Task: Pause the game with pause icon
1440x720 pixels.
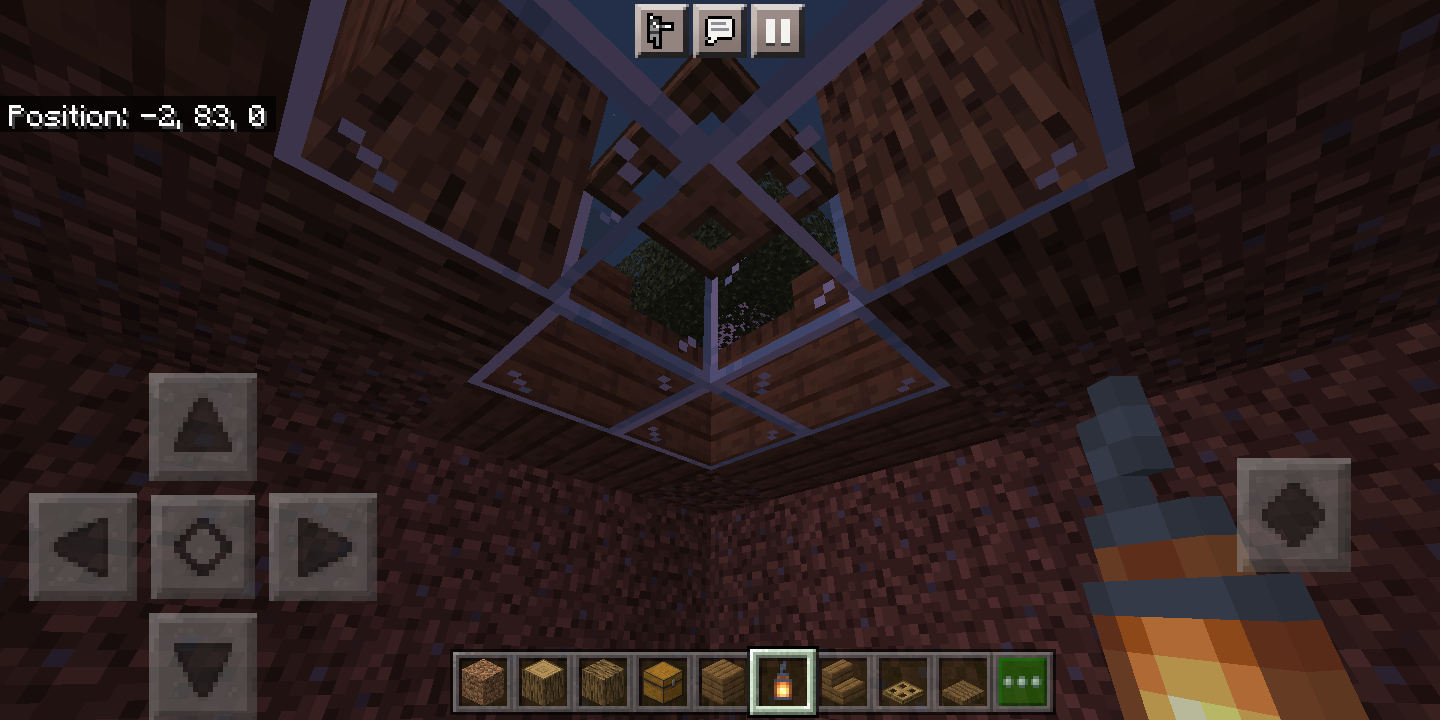Action: click(777, 31)
